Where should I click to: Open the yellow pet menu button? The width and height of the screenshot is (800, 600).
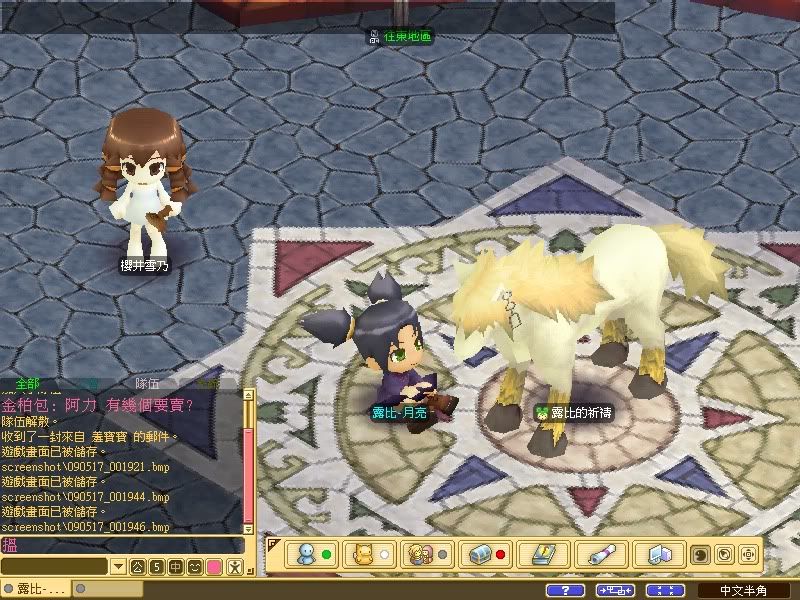(x=369, y=554)
